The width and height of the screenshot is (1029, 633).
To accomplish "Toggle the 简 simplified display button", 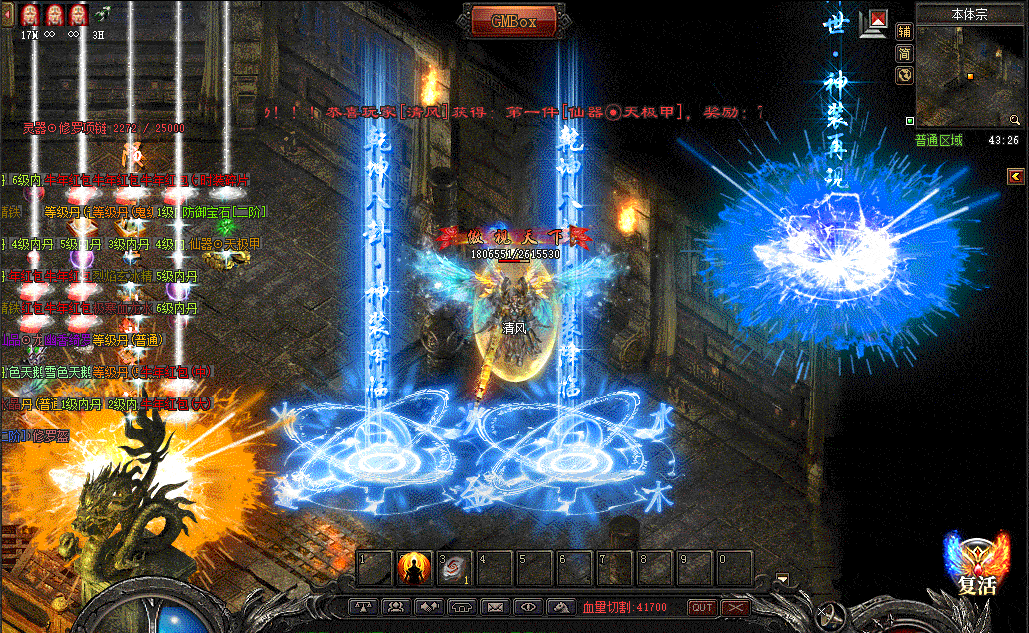I will tap(904, 53).
